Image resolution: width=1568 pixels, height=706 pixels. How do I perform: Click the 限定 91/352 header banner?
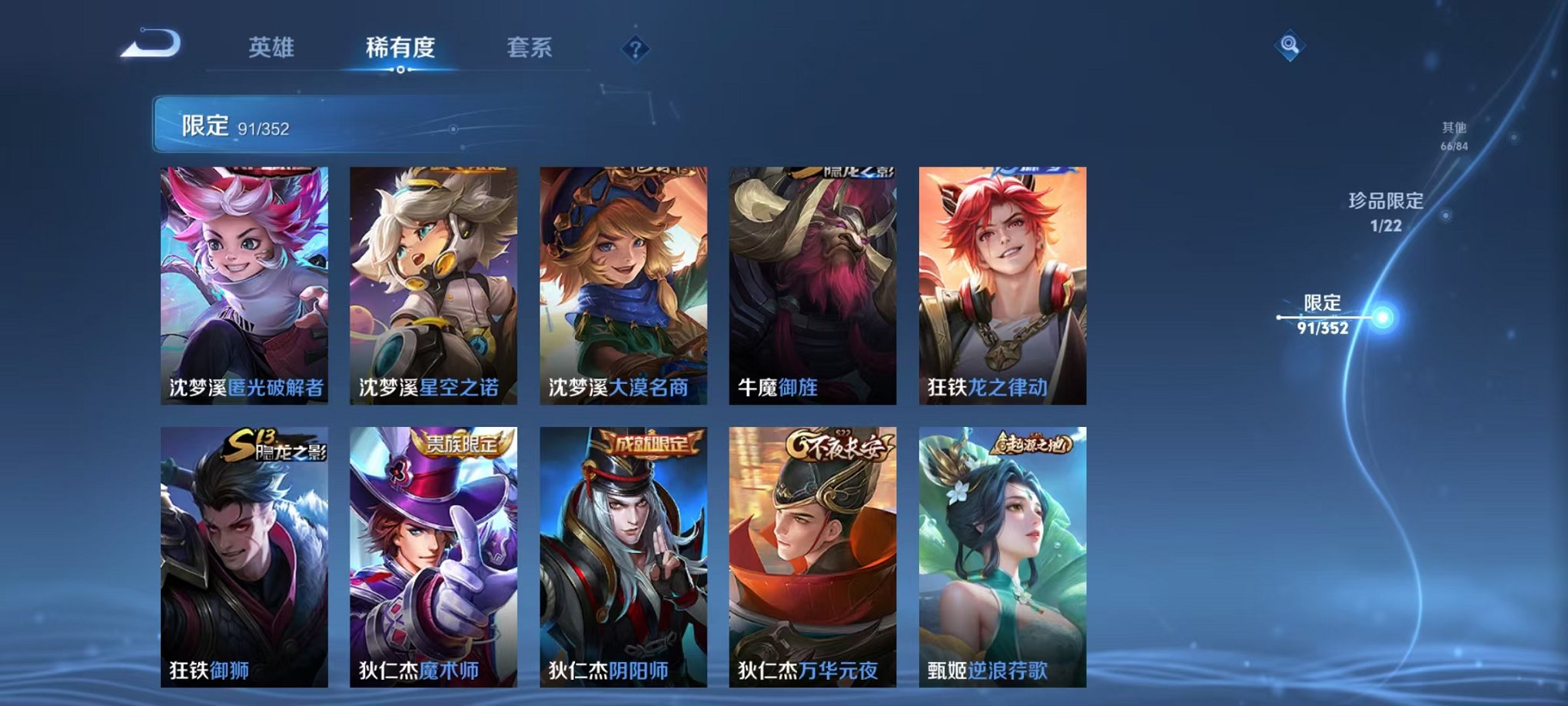click(x=231, y=123)
